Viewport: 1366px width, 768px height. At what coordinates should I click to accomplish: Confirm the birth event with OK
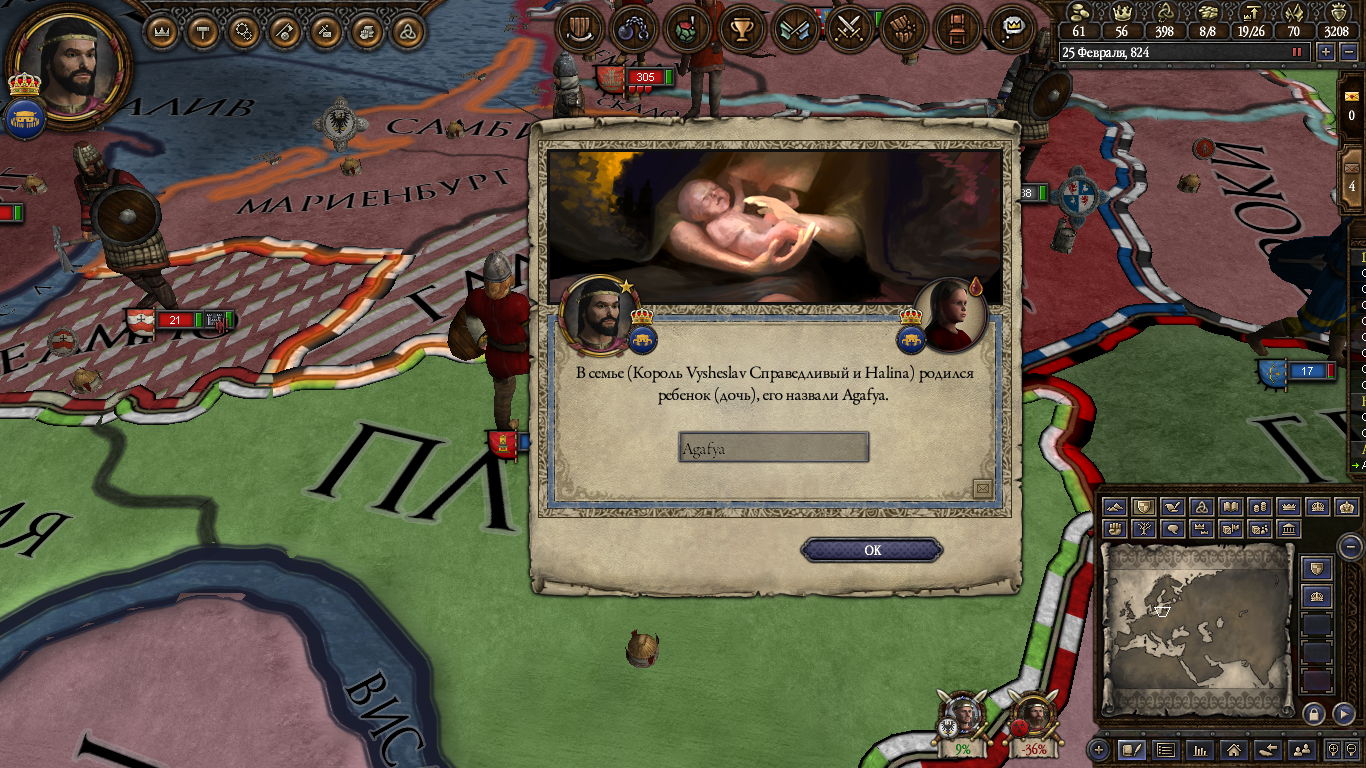pos(872,550)
